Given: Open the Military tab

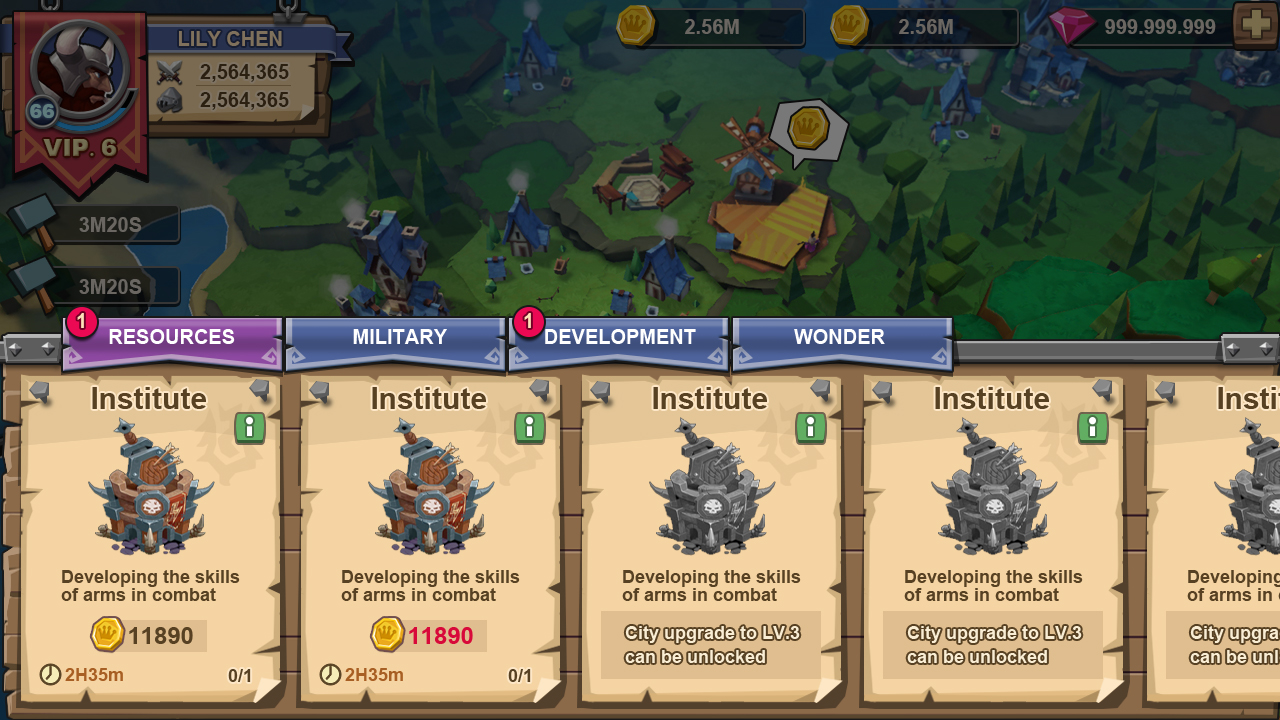Looking at the screenshot, I should coord(399,338).
